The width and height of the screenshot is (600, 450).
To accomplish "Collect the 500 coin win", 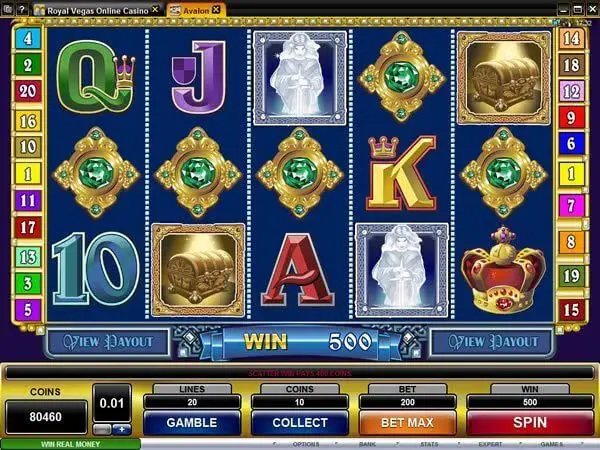I will pyautogui.click(x=299, y=423).
